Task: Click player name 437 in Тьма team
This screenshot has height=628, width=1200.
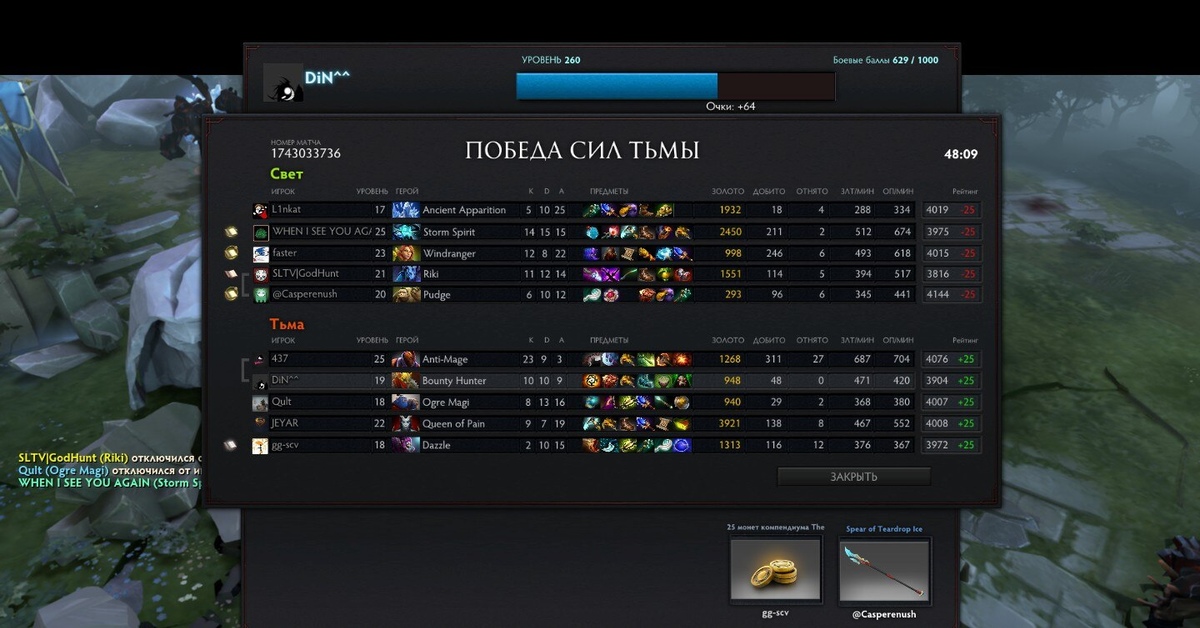Action: point(280,359)
